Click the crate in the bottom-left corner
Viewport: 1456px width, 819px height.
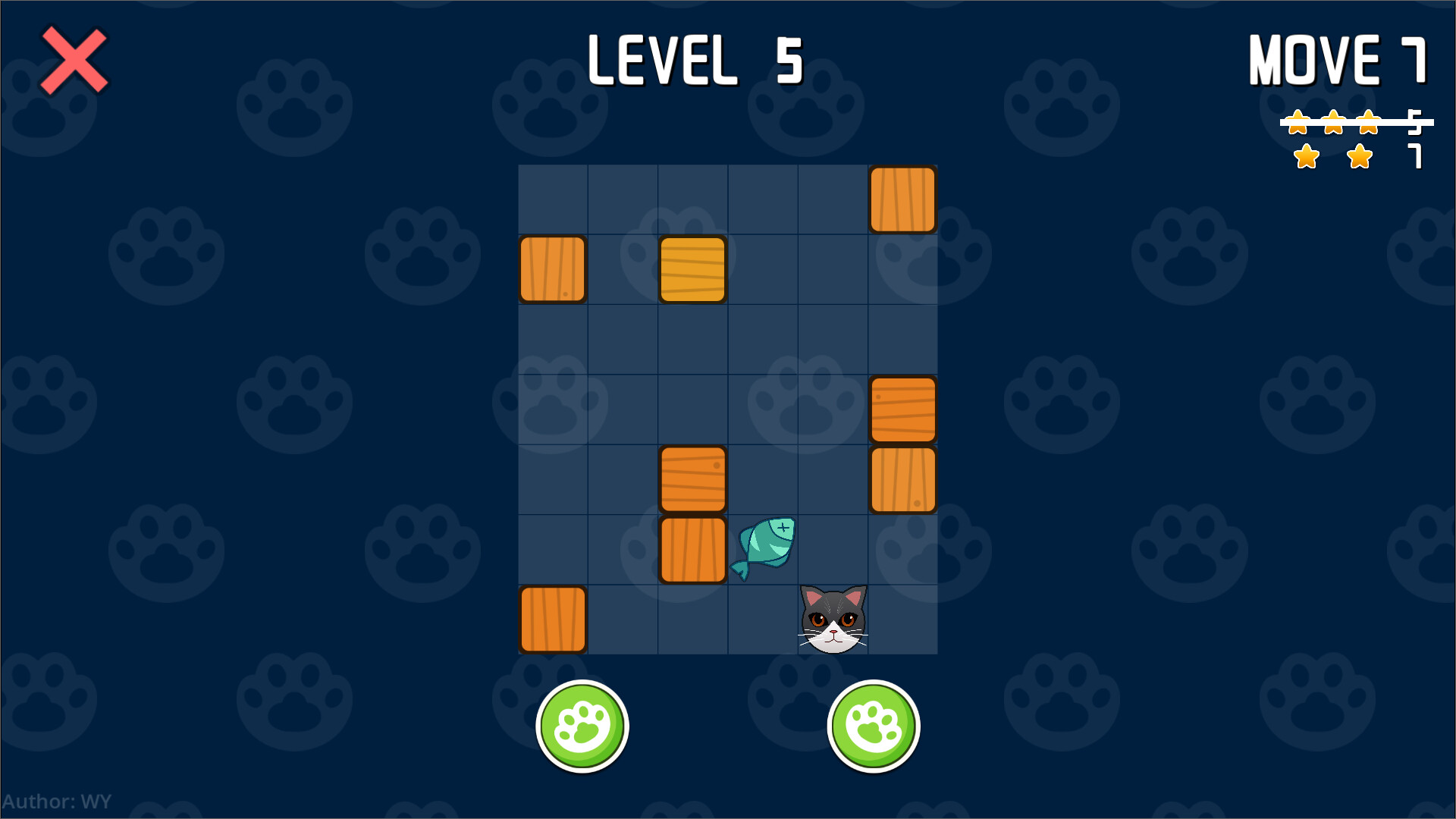[x=553, y=618]
